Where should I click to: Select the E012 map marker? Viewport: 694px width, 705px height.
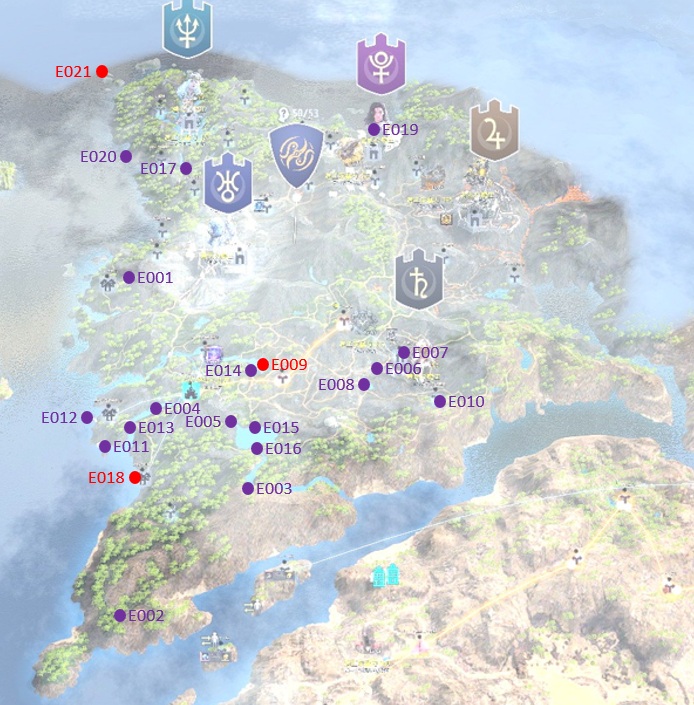pyautogui.click(x=87, y=417)
